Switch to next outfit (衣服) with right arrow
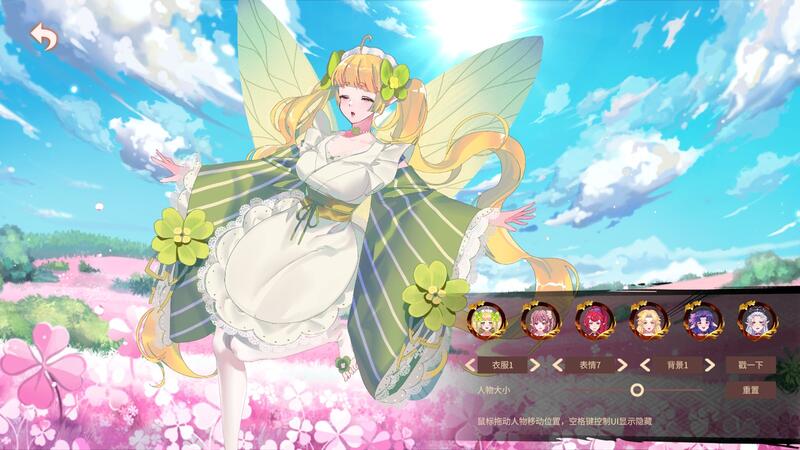This screenshot has width=800, height=450. click(x=535, y=365)
